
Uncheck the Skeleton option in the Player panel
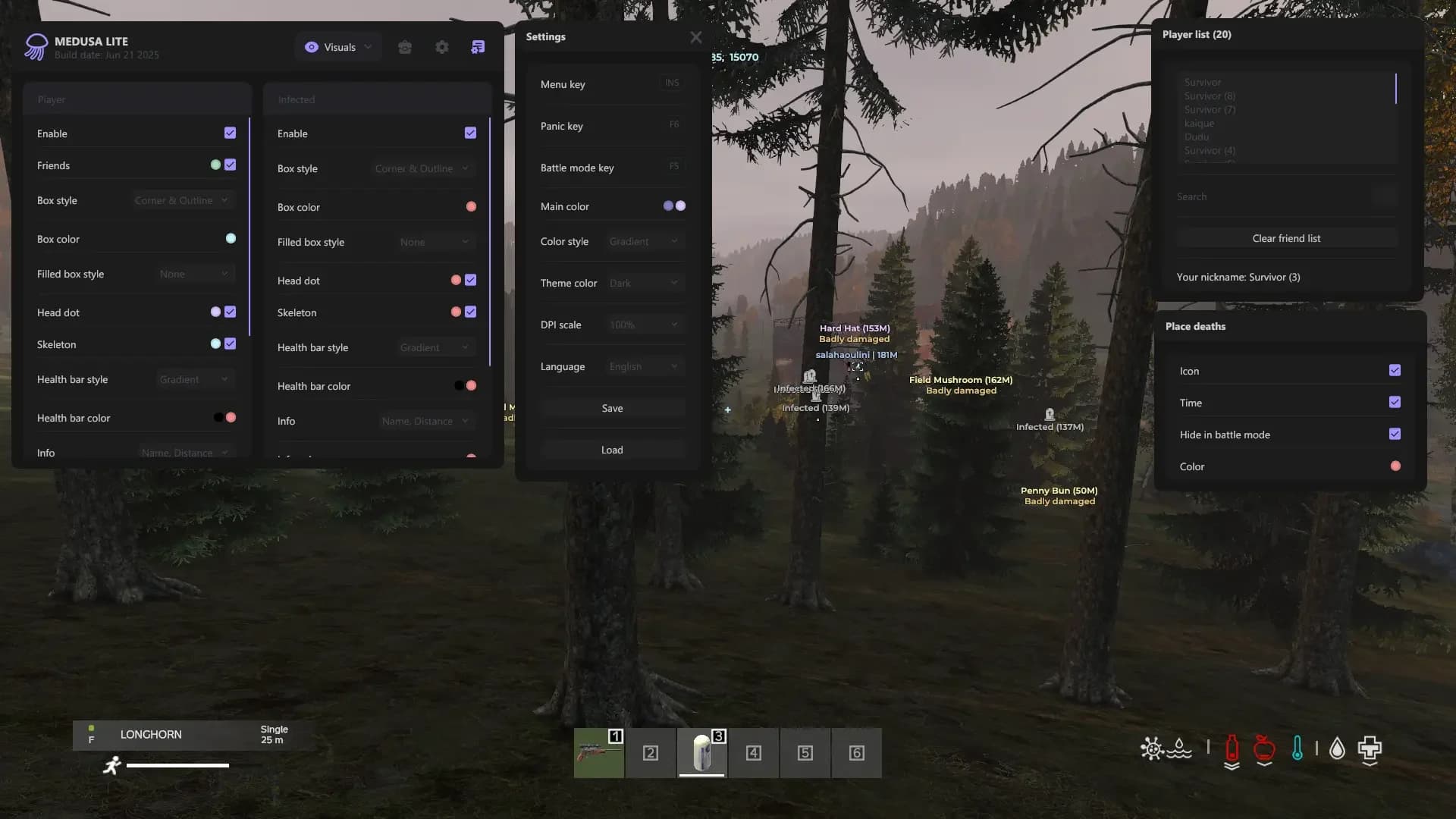(231, 344)
